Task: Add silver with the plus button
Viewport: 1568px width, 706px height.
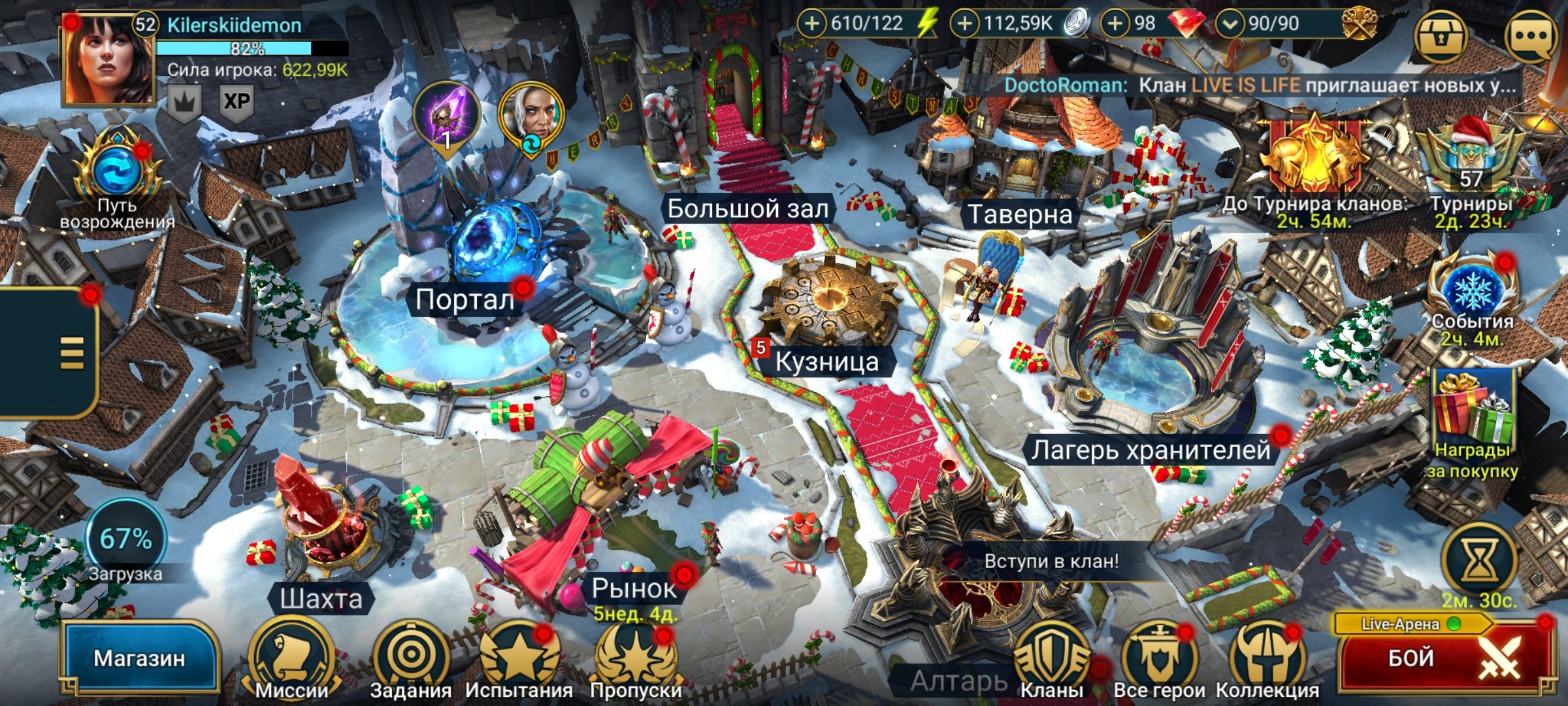Action: 964,24
